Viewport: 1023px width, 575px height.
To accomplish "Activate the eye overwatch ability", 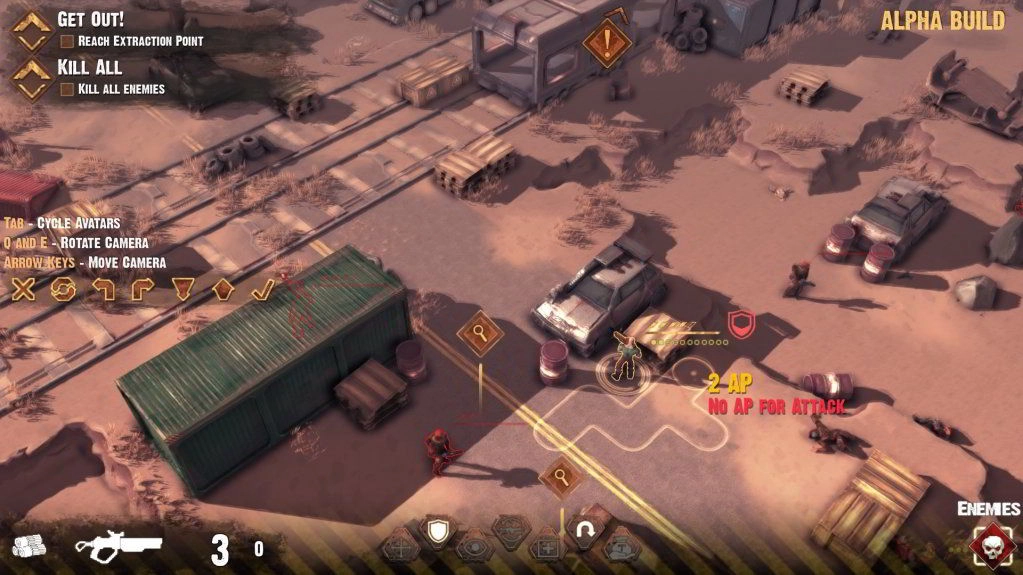I will [472, 548].
